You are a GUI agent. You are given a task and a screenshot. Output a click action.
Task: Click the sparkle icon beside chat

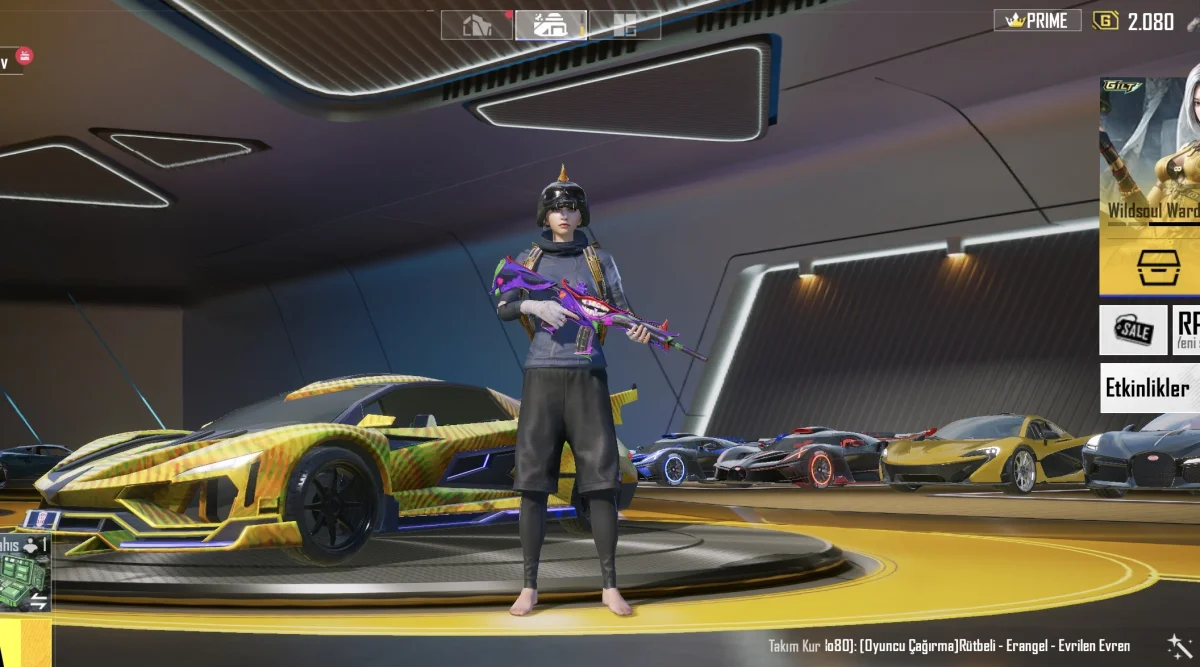pyautogui.click(x=1177, y=645)
